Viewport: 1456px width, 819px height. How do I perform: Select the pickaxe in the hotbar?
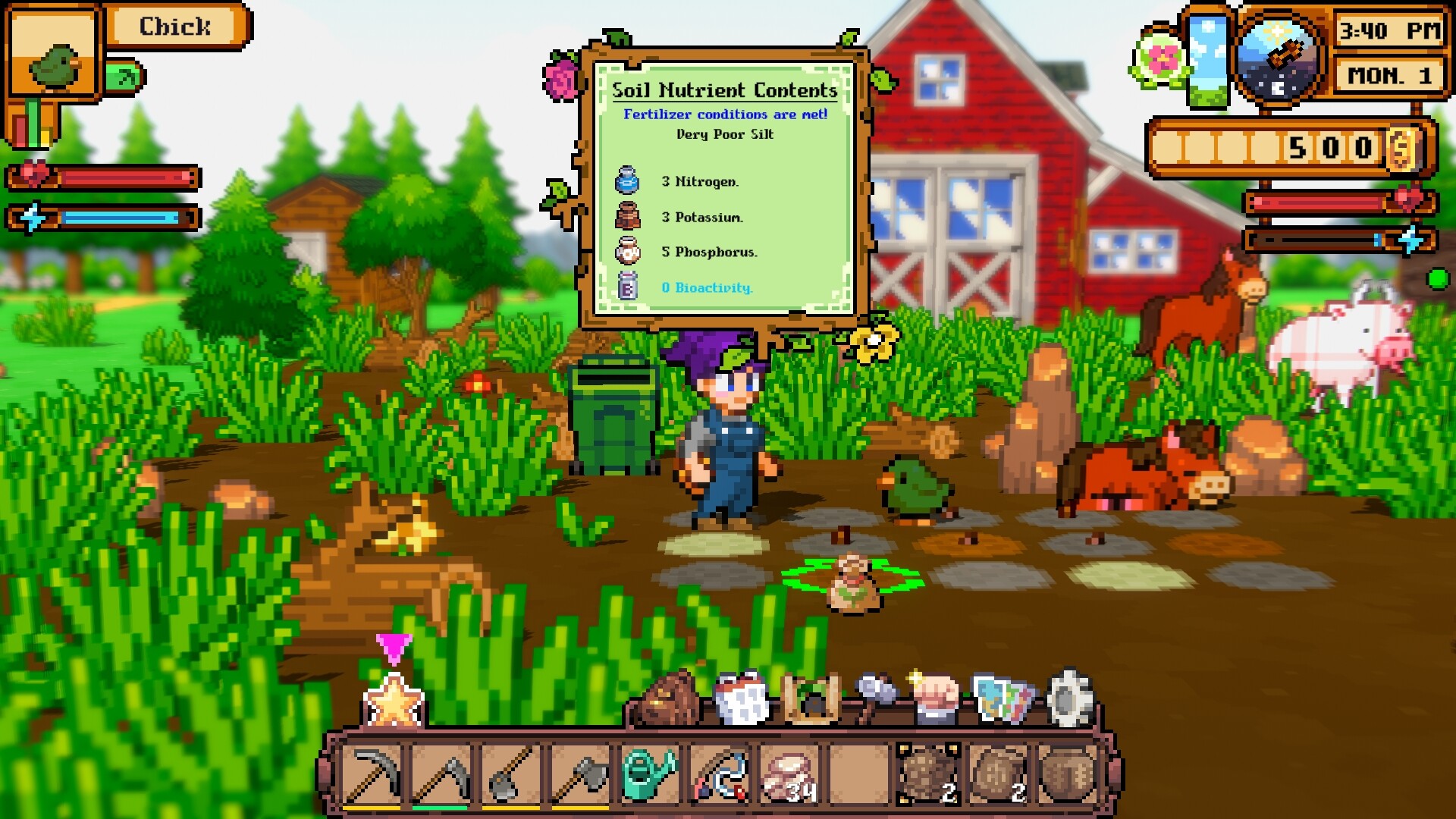pyautogui.click(x=372, y=773)
